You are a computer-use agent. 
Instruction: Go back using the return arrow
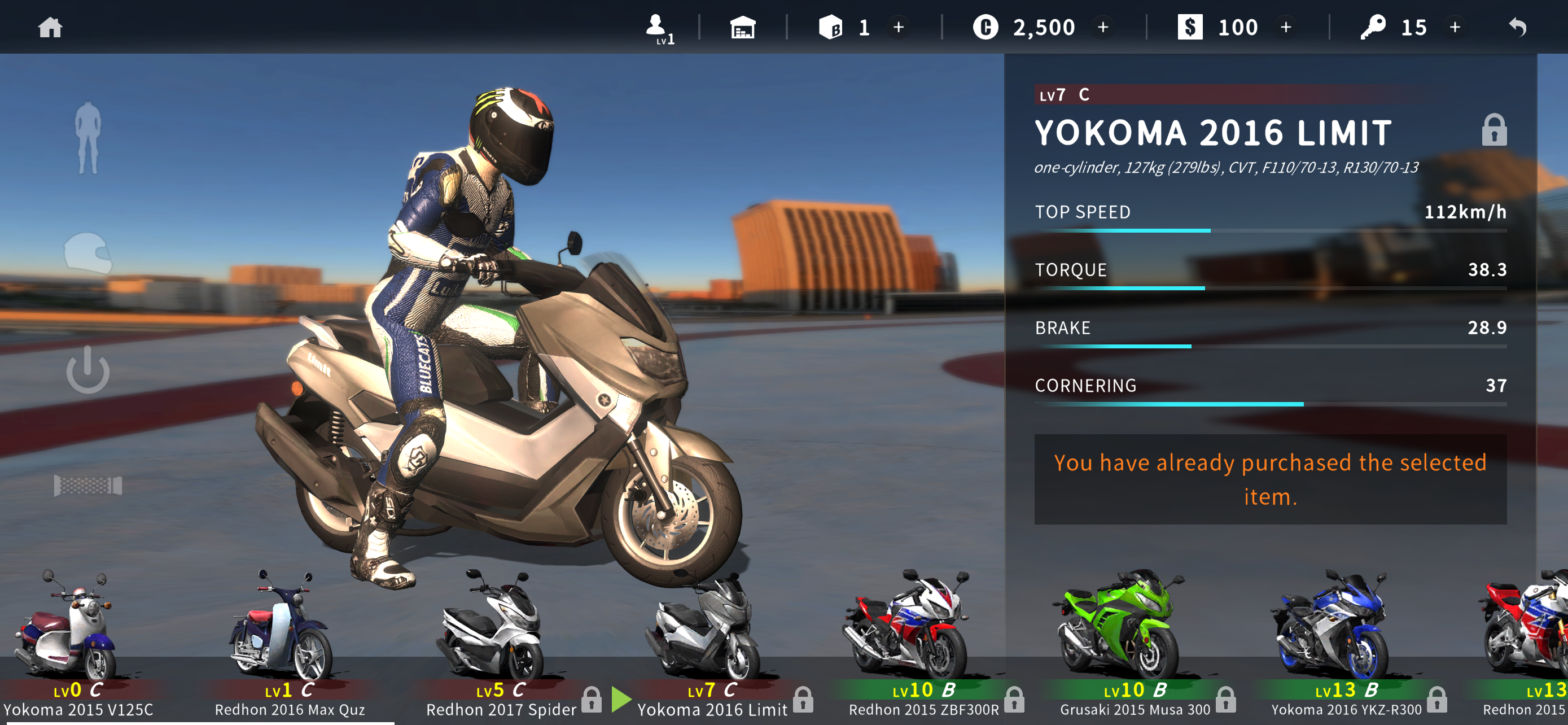pos(1517,28)
